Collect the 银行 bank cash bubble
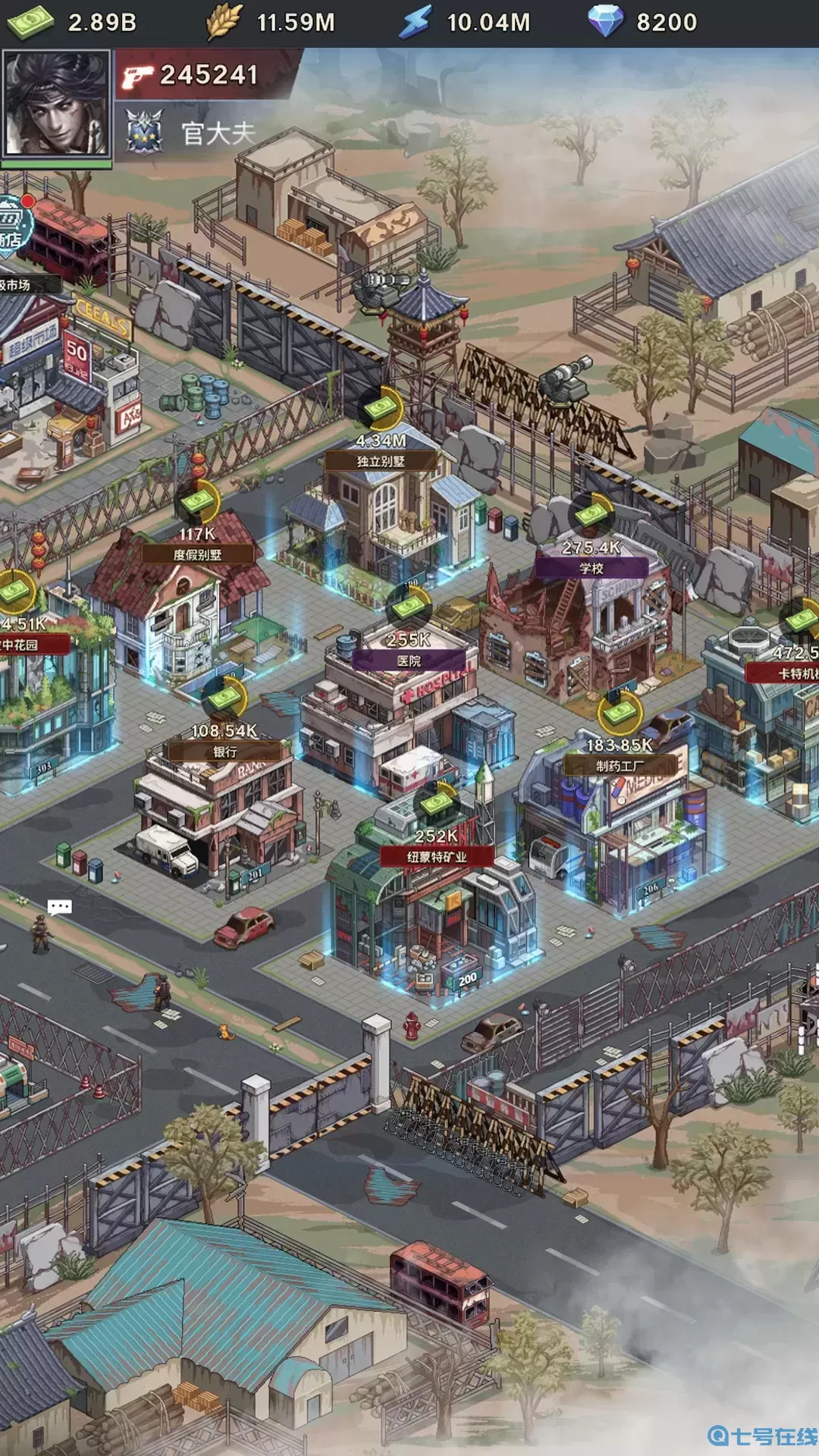 (225, 698)
